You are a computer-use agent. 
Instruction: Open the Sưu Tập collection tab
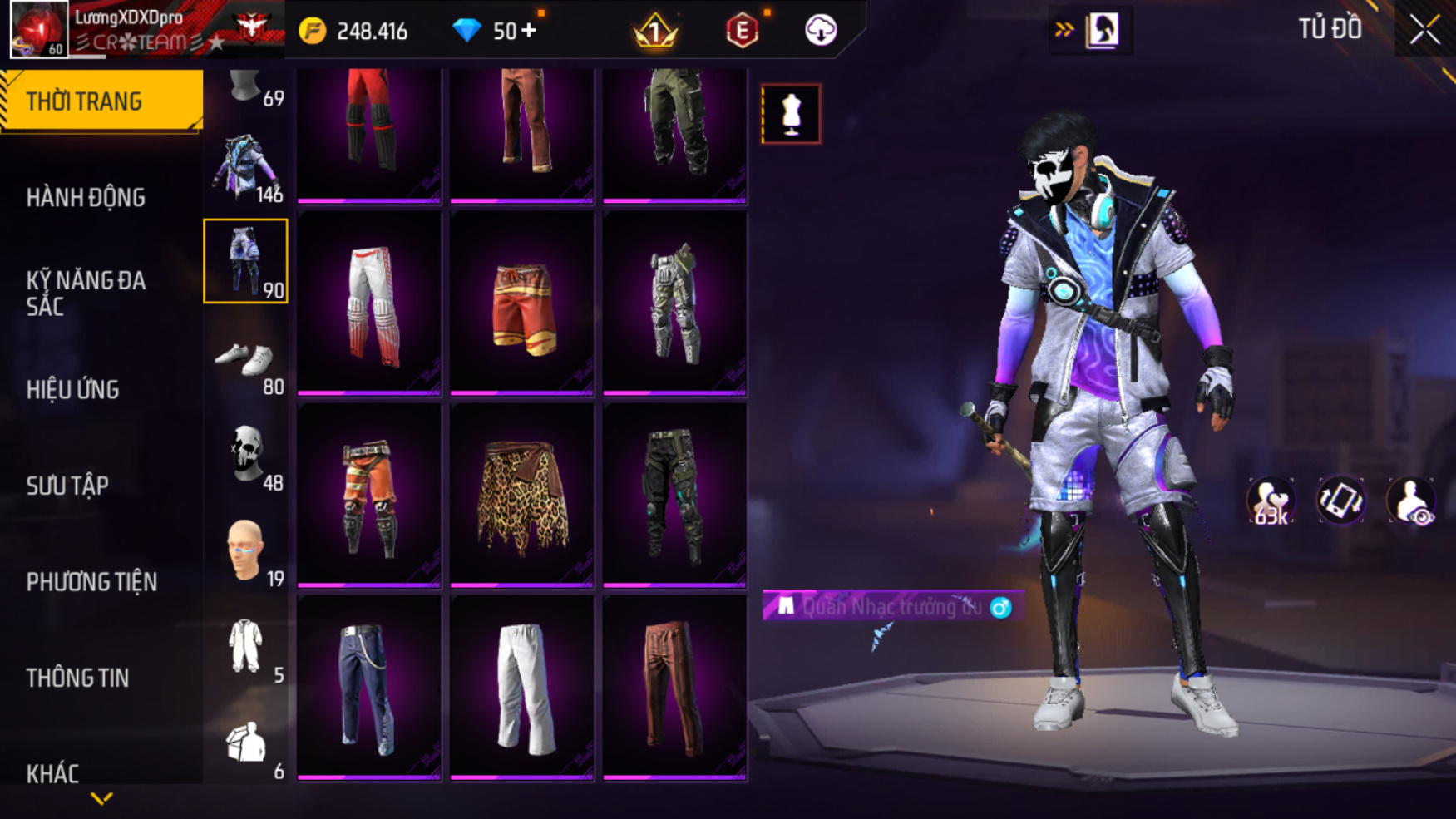click(67, 486)
